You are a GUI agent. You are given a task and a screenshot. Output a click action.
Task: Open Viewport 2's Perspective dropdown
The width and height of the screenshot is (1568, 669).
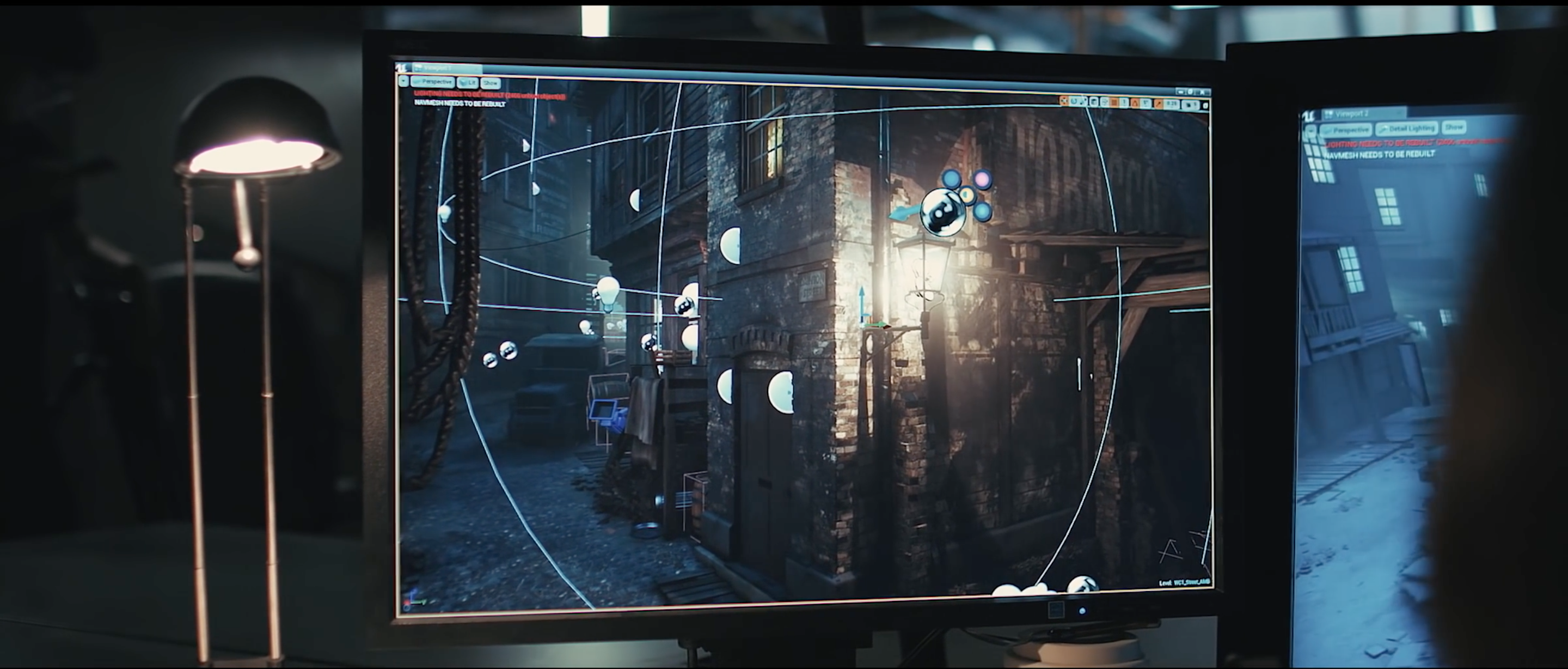1345,130
